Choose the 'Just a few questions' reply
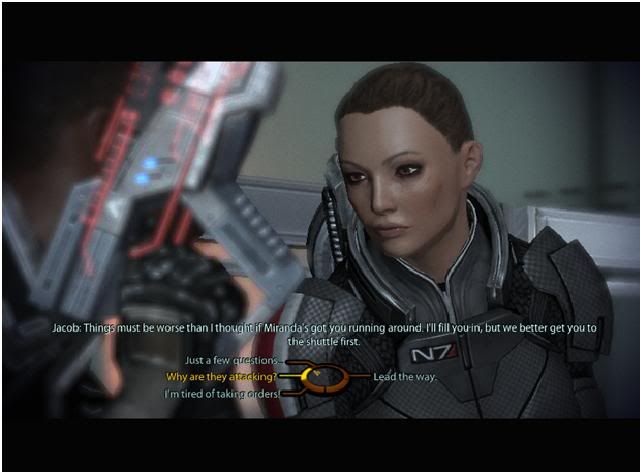 tap(234, 362)
